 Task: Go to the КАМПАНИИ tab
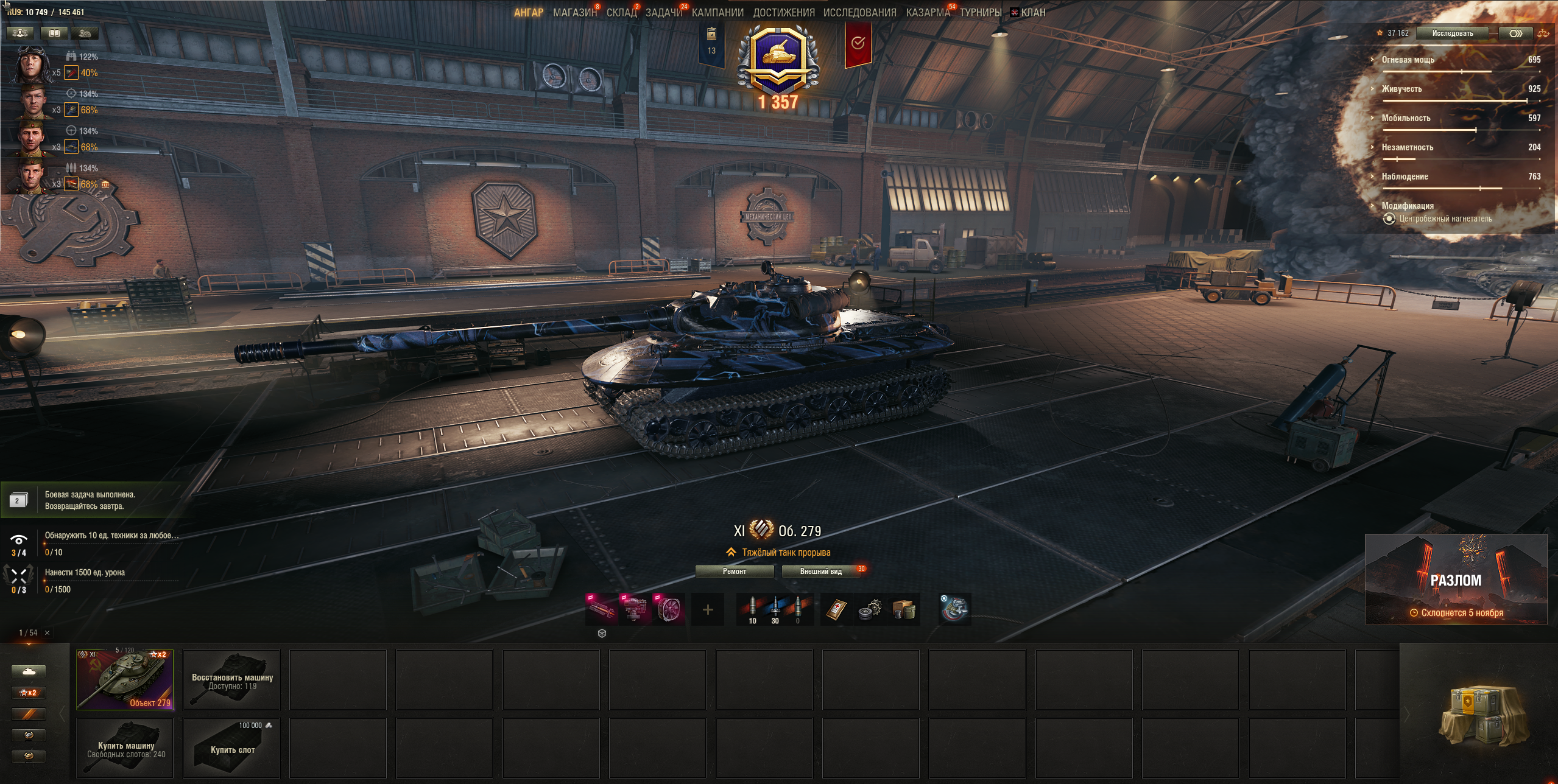717,13
